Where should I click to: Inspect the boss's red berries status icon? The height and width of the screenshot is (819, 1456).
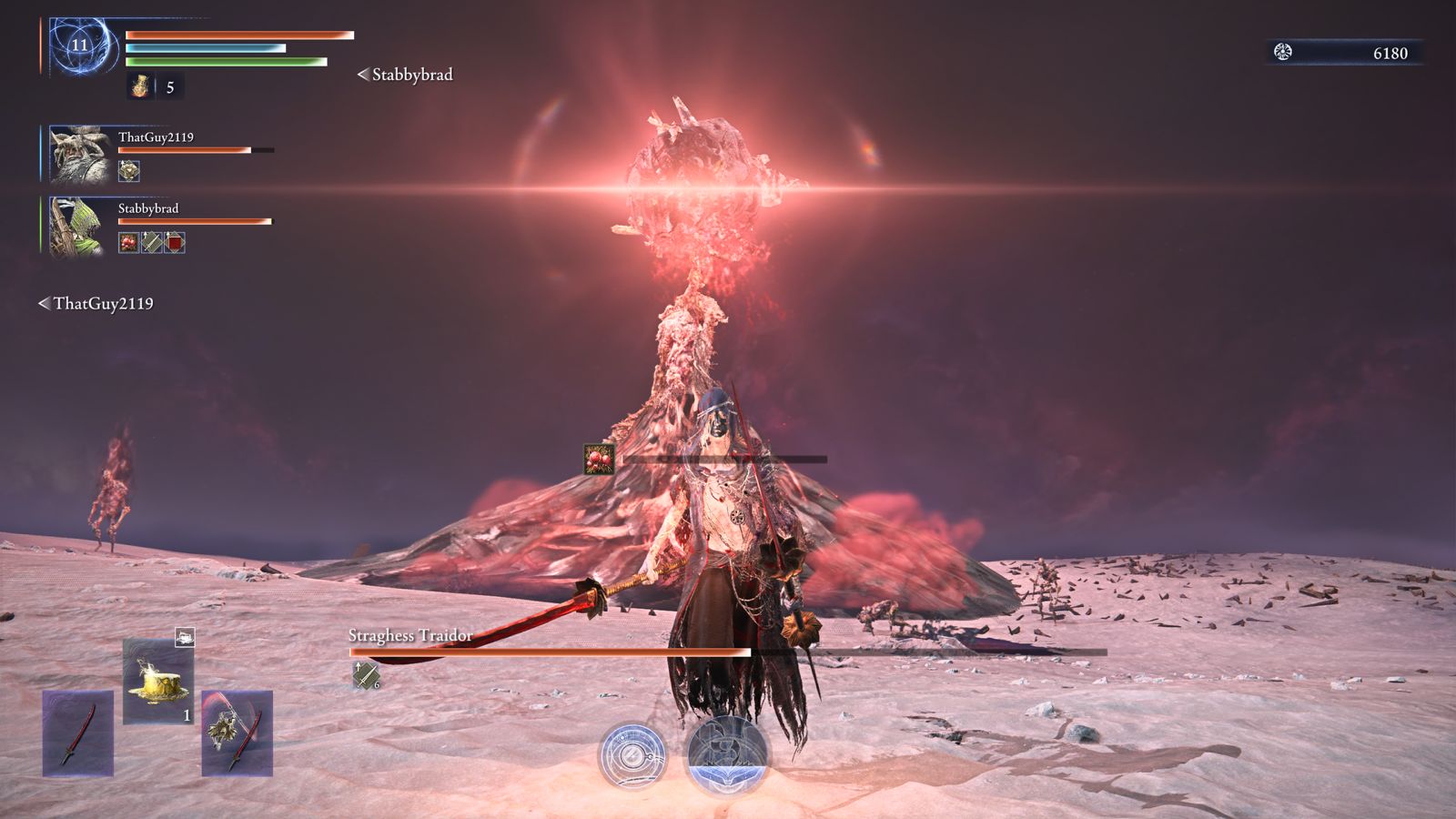pyautogui.click(x=599, y=459)
